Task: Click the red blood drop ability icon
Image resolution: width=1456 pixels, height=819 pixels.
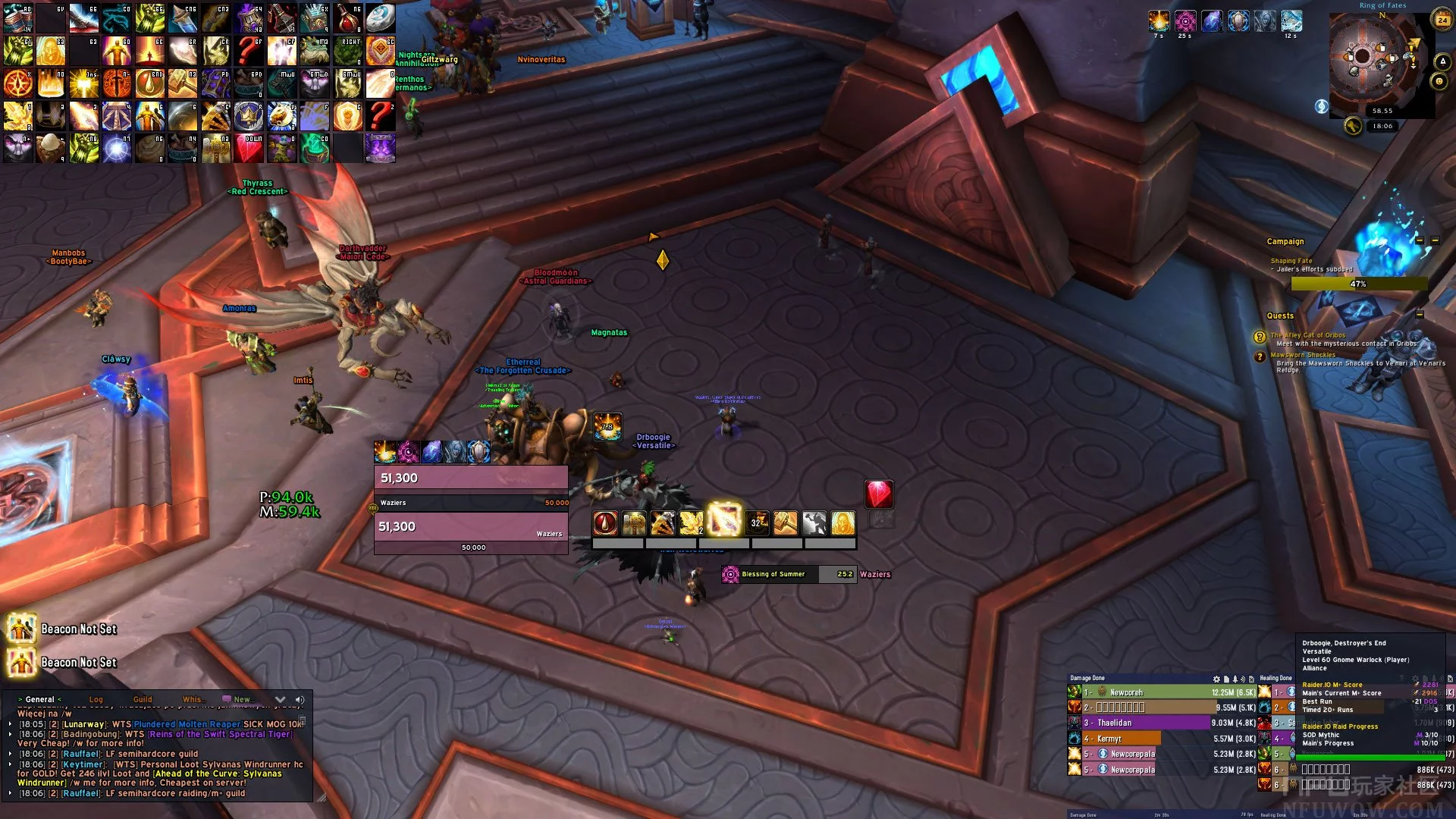Action: click(605, 522)
